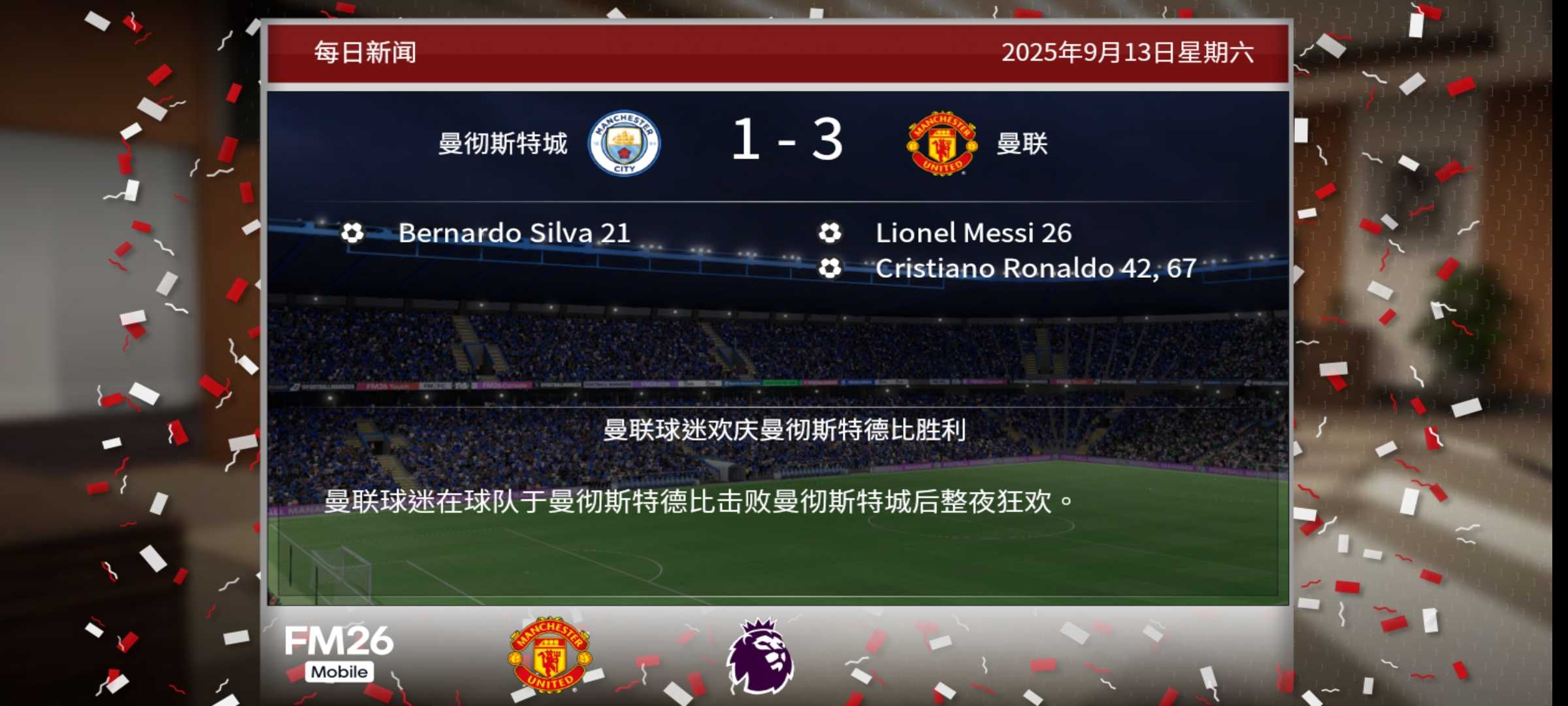Image resolution: width=1568 pixels, height=706 pixels.
Task: Select the Manchester United badge beside the score
Action: pyautogui.click(x=941, y=143)
